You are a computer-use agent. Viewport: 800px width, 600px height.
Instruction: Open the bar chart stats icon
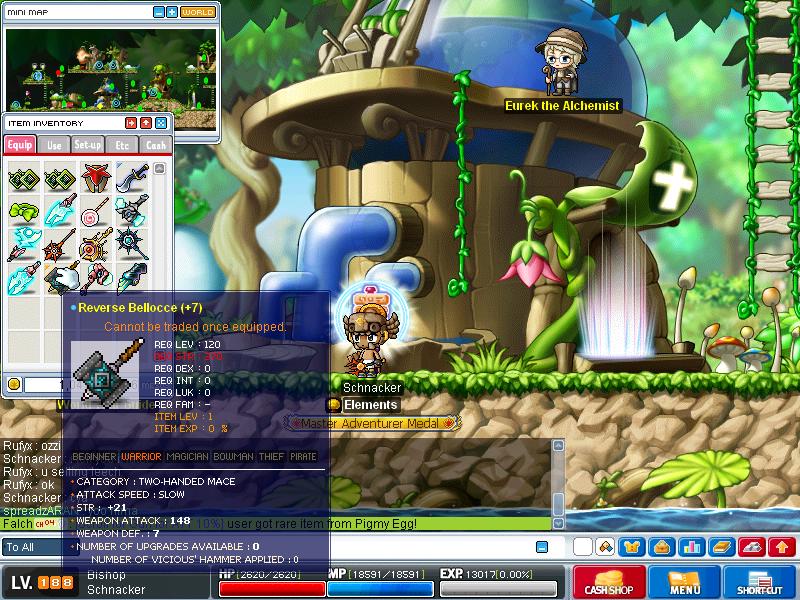(x=690, y=547)
